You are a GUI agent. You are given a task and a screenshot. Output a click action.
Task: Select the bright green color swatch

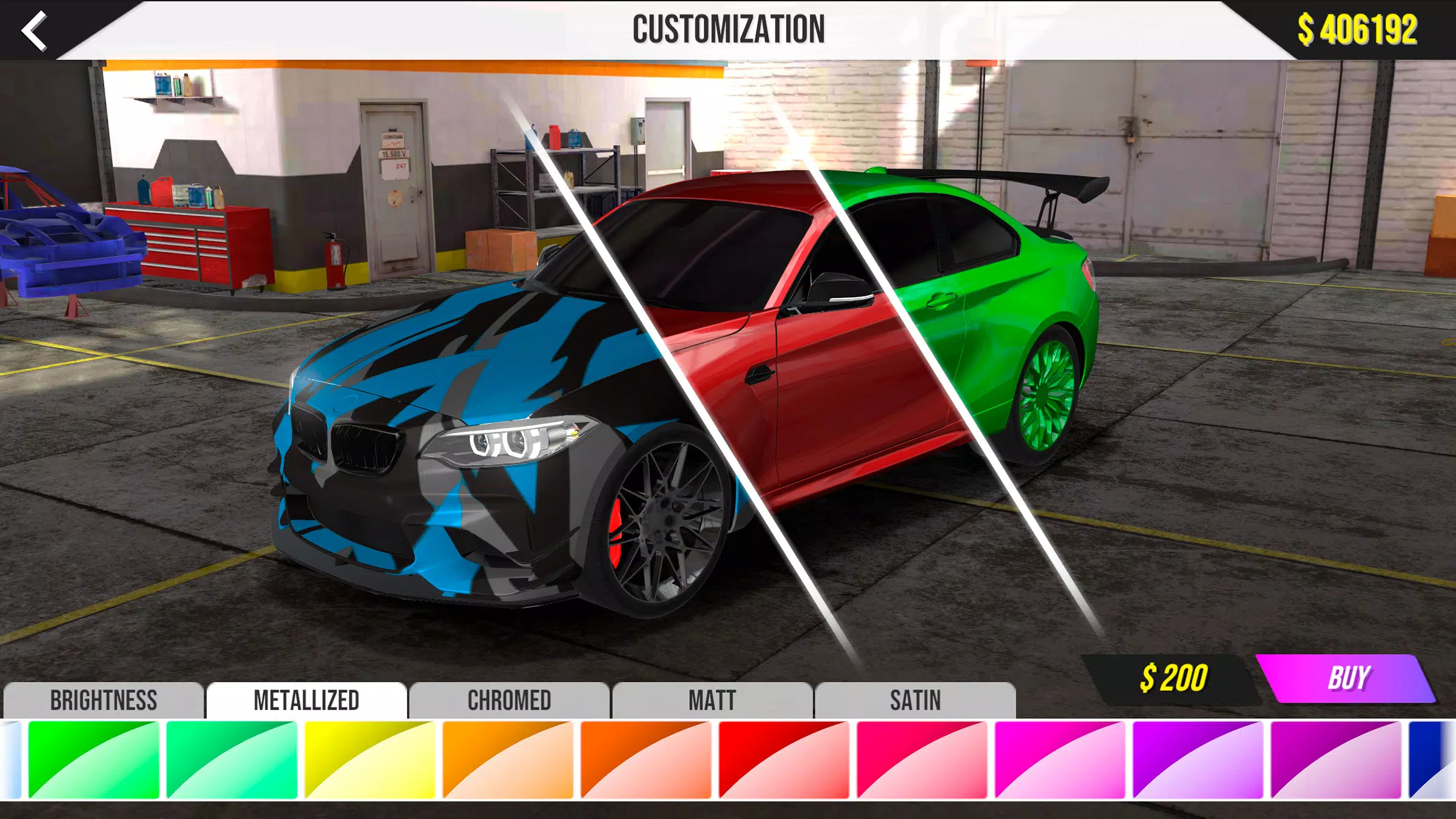(x=94, y=770)
